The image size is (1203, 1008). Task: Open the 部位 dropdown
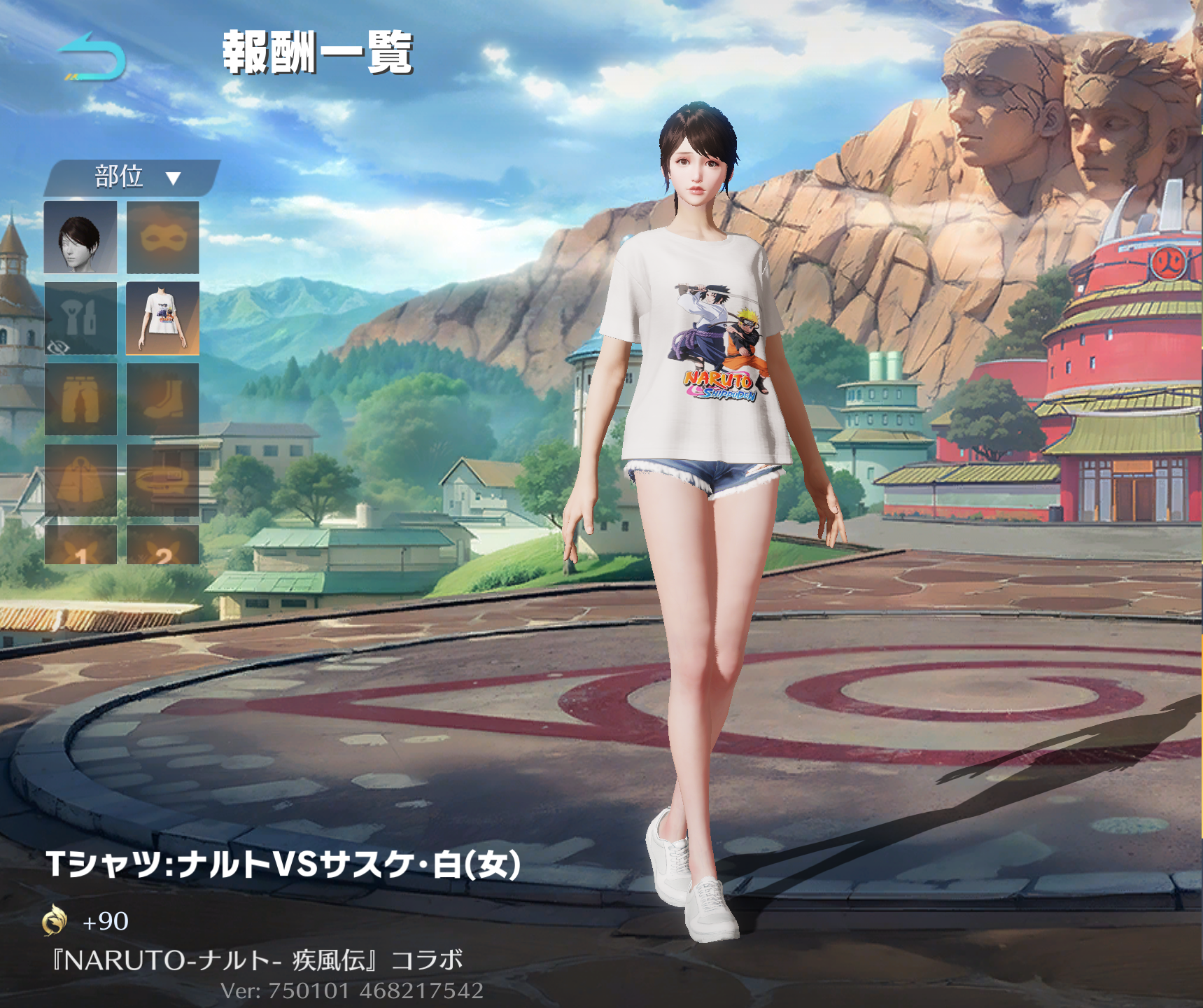[x=134, y=177]
